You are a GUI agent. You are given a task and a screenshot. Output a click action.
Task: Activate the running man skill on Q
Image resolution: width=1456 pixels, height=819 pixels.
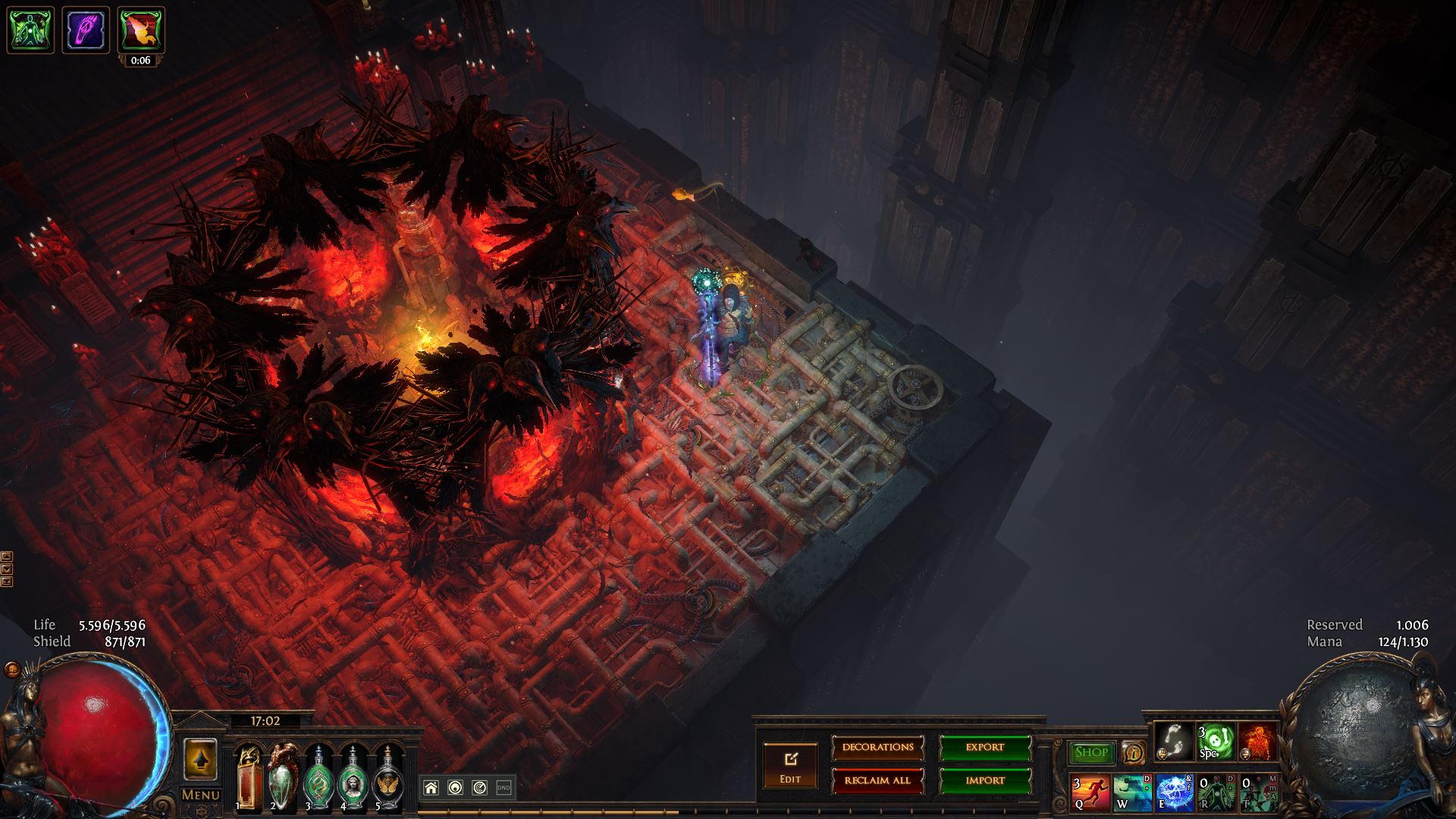tap(1090, 792)
